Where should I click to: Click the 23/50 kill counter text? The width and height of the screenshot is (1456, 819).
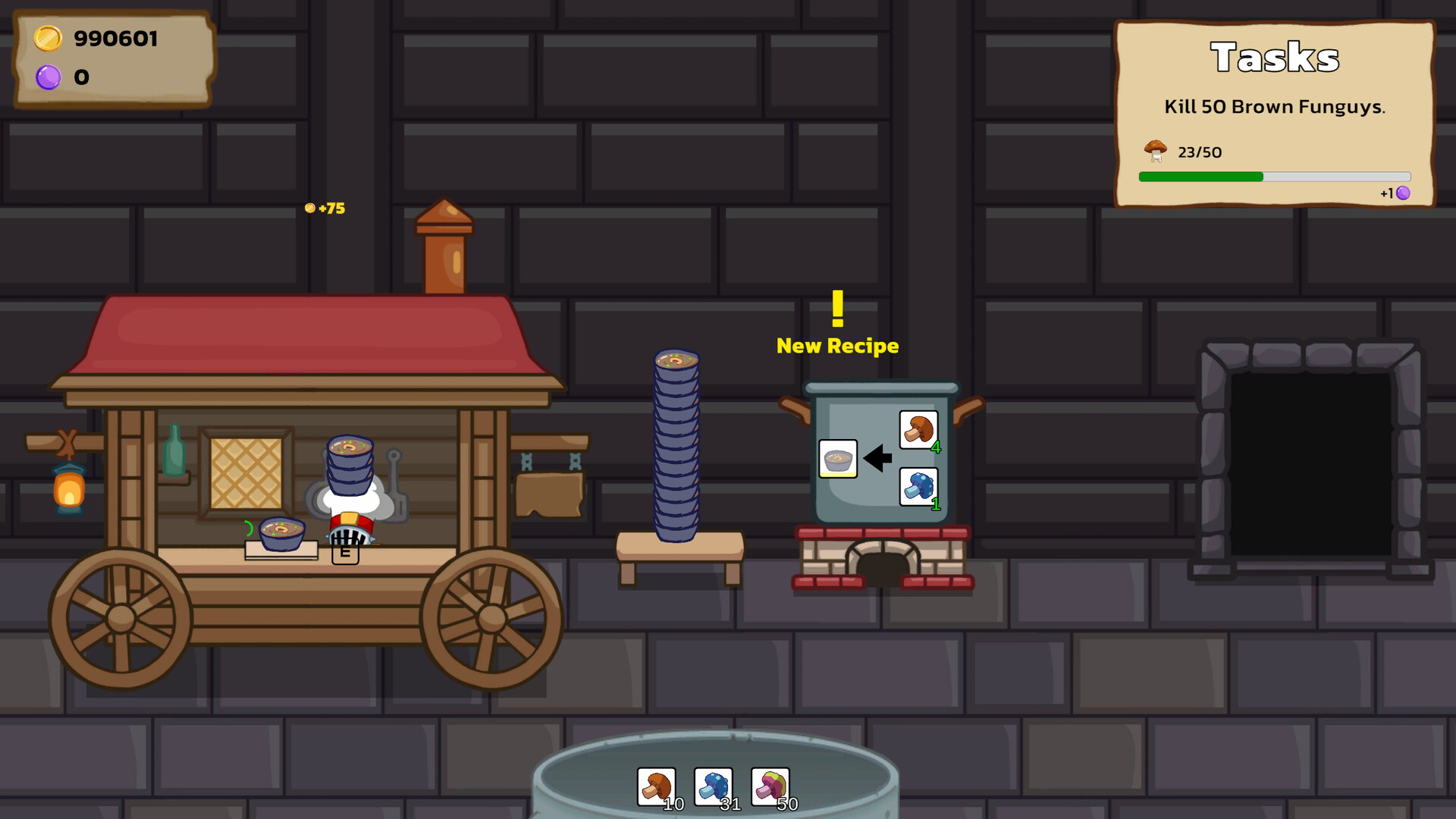pos(1199,152)
